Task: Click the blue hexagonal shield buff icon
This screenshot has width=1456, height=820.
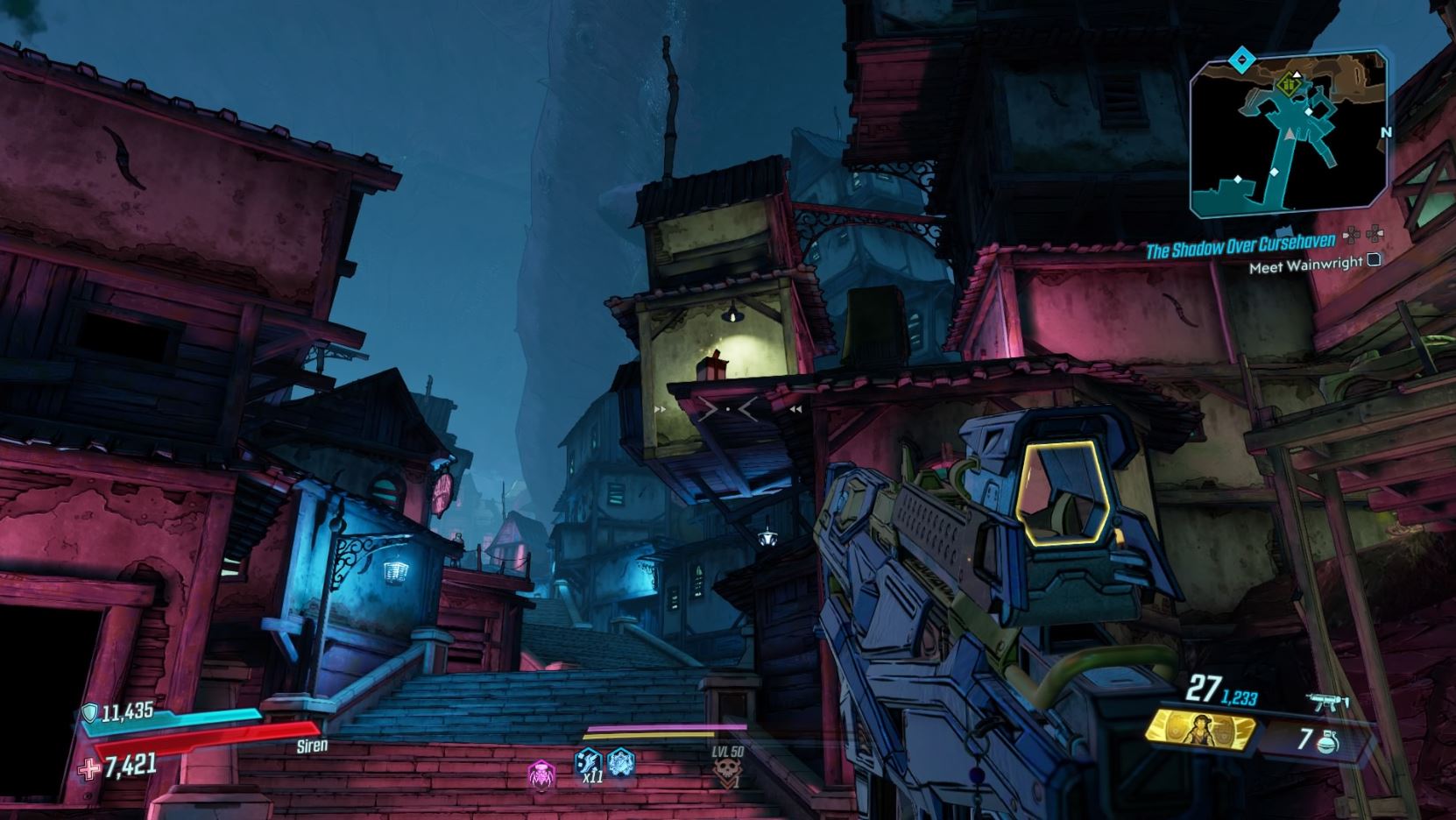Action: [621, 763]
